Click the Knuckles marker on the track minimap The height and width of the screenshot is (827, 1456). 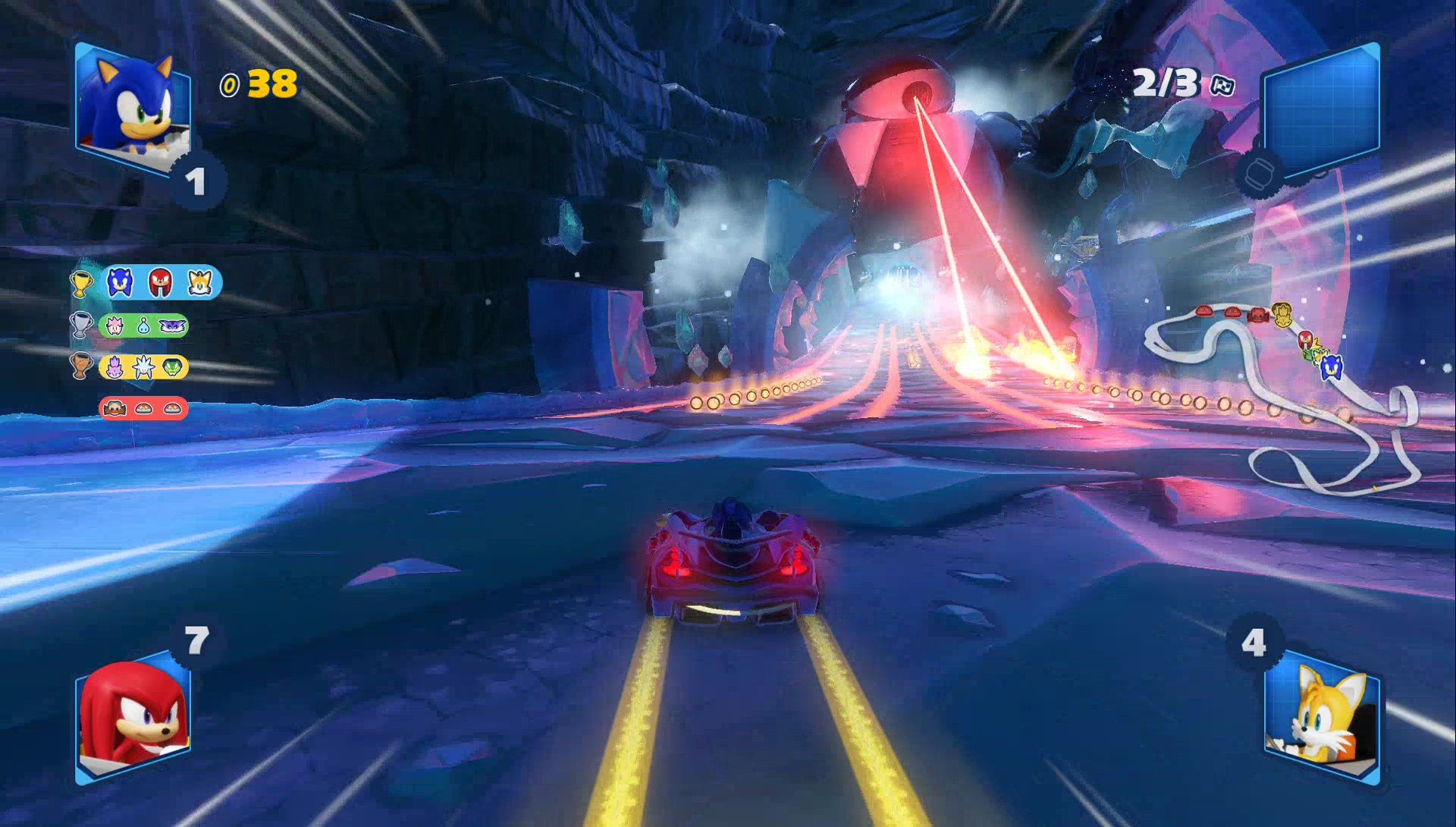(1306, 340)
